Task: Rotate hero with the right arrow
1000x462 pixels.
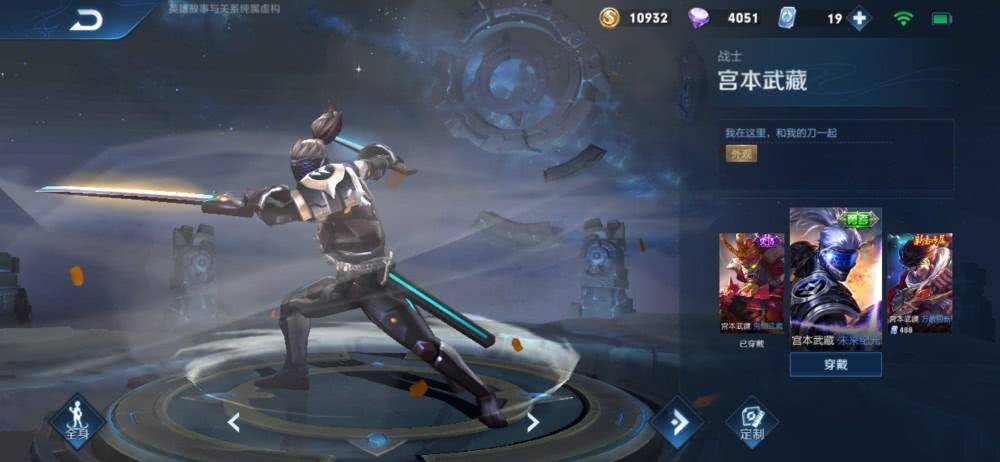Action: click(533, 422)
